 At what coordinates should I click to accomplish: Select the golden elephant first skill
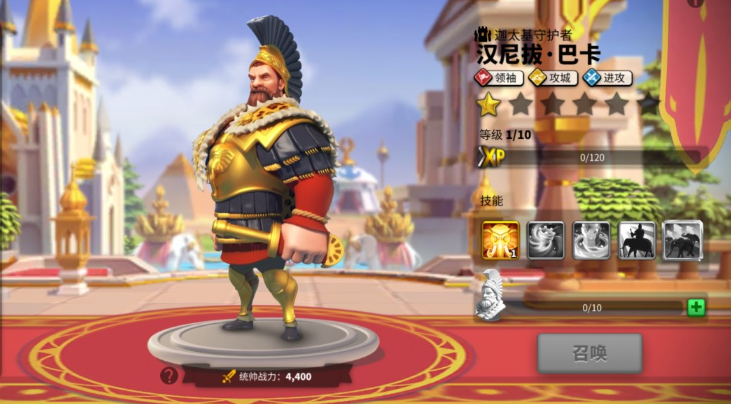500,240
